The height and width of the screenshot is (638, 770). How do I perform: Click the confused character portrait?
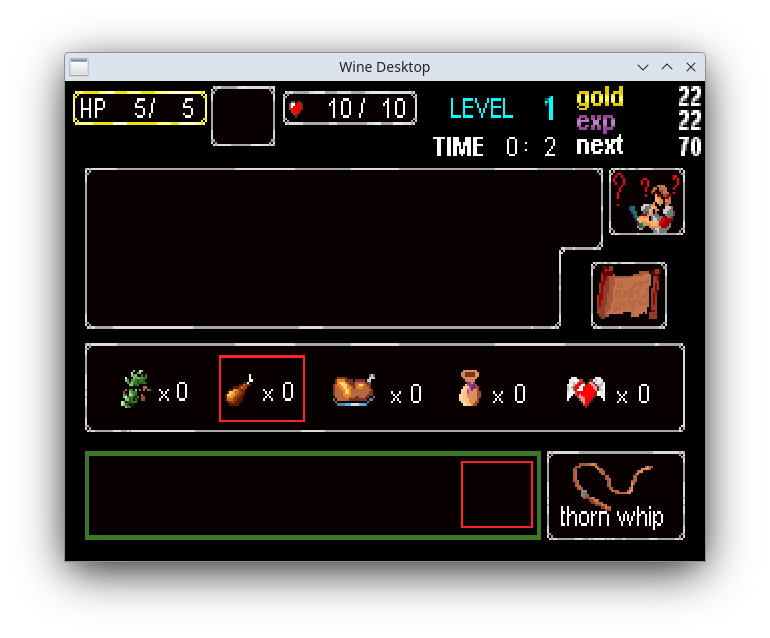coord(647,202)
